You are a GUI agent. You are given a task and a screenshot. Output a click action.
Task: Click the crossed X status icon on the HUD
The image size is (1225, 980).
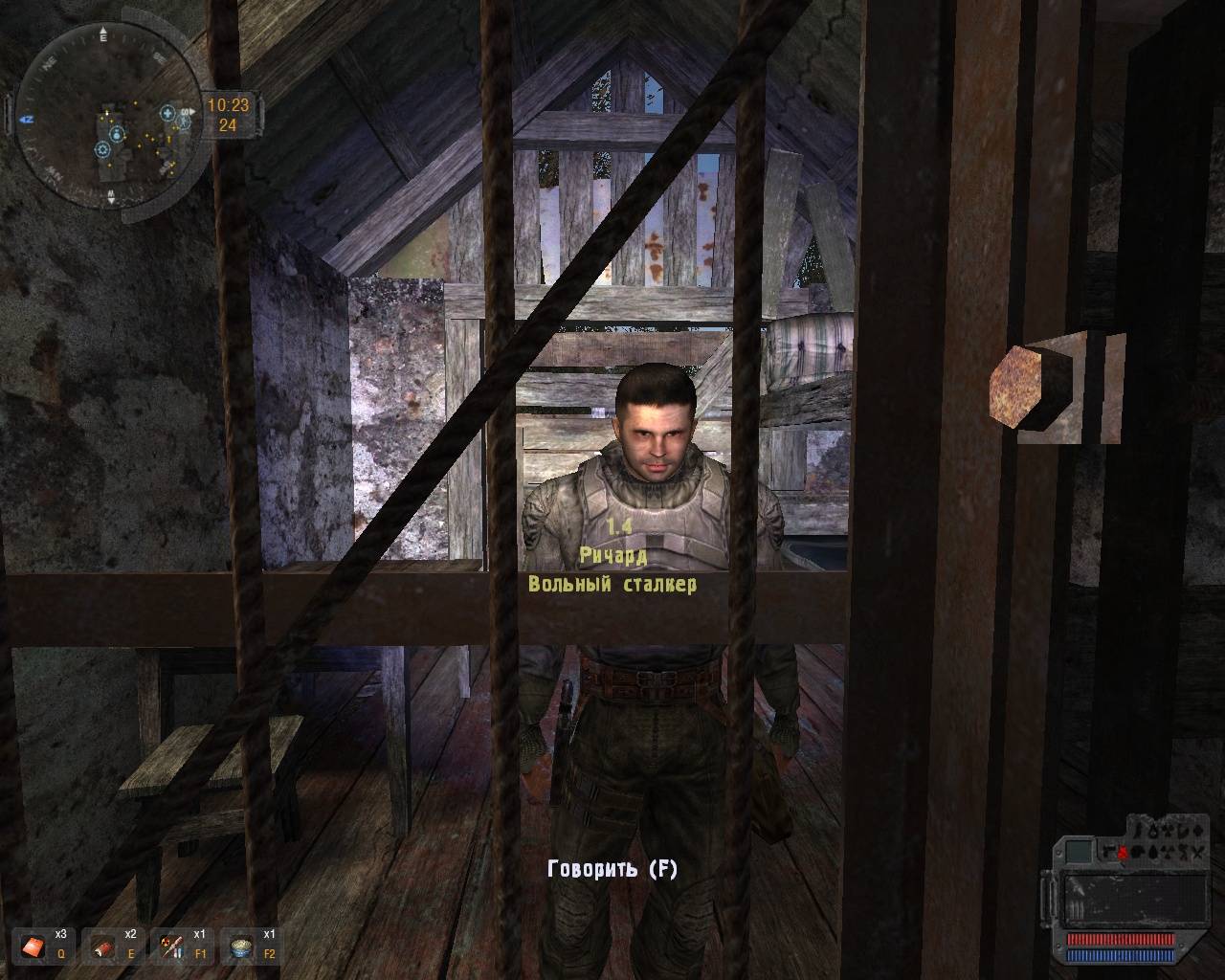1196,853
